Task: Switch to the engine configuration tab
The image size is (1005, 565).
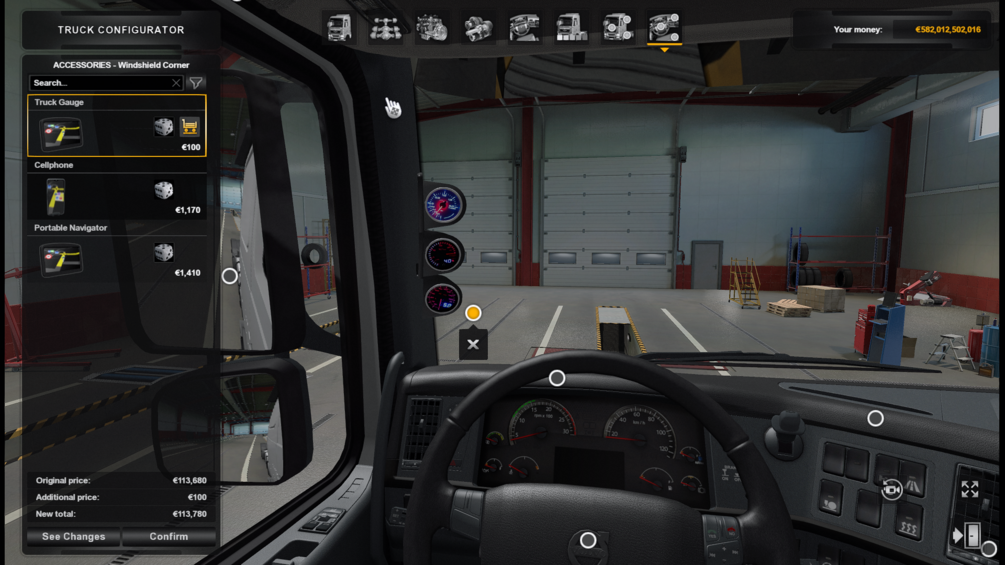Action: click(x=432, y=28)
